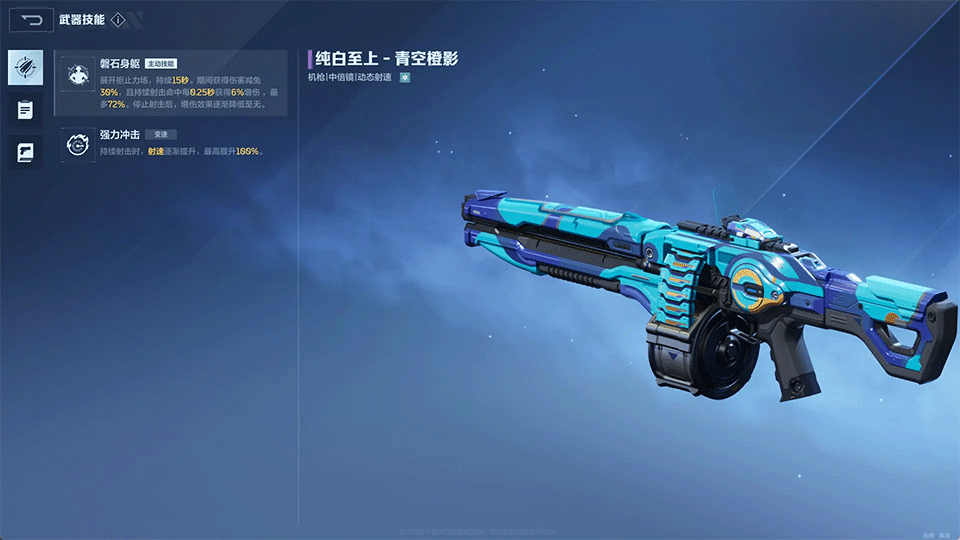
Task: Select the weapon skills tab with crosshair icon
Action: tap(25, 68)
